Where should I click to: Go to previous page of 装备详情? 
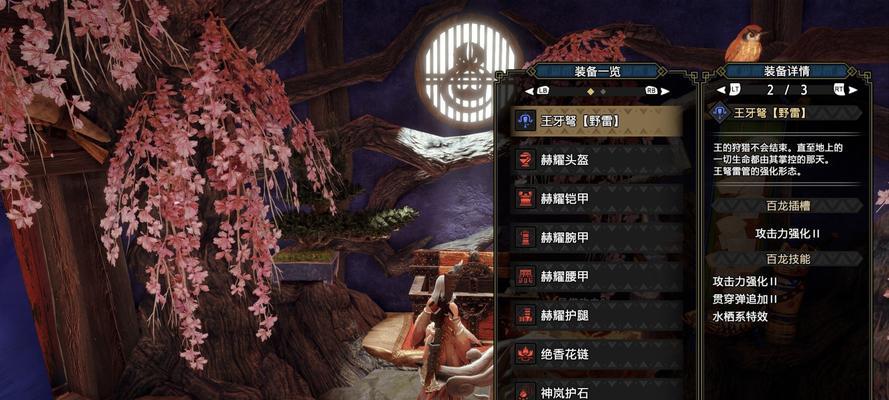click(x=721, y=90)
